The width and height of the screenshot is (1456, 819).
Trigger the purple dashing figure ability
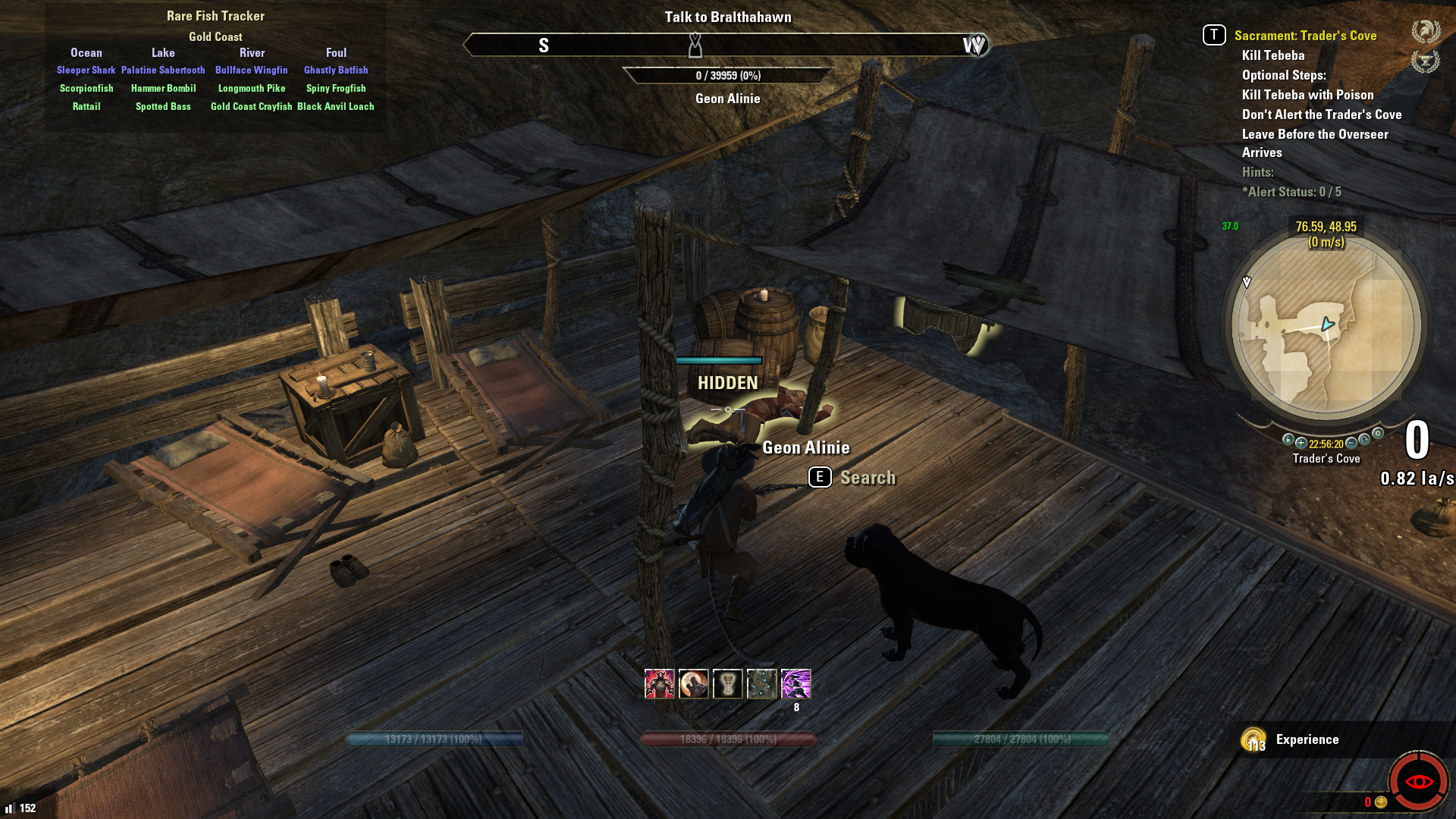795,684
